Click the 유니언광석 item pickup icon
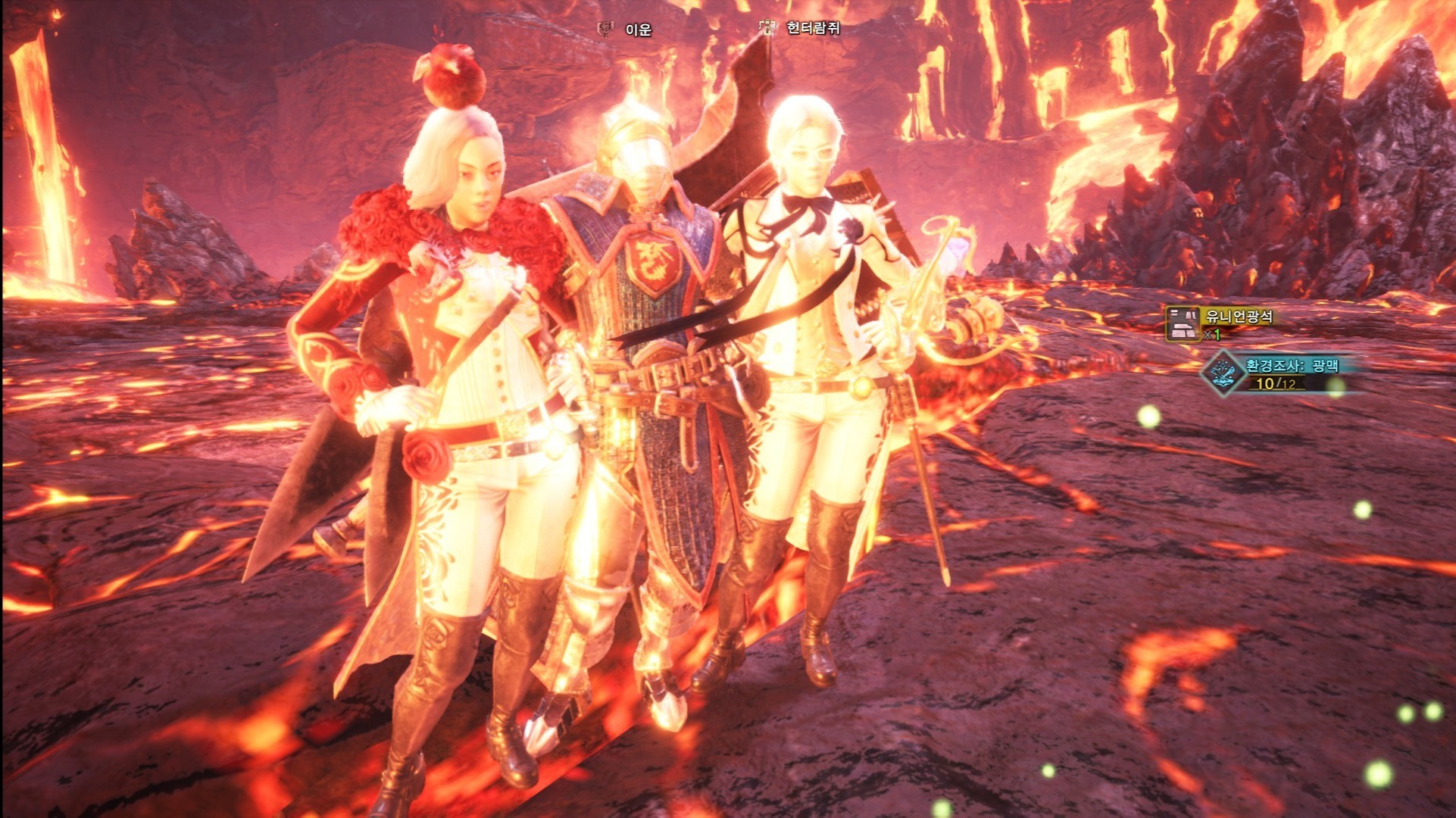The image size is (1456, 818). coord(1182,324)
